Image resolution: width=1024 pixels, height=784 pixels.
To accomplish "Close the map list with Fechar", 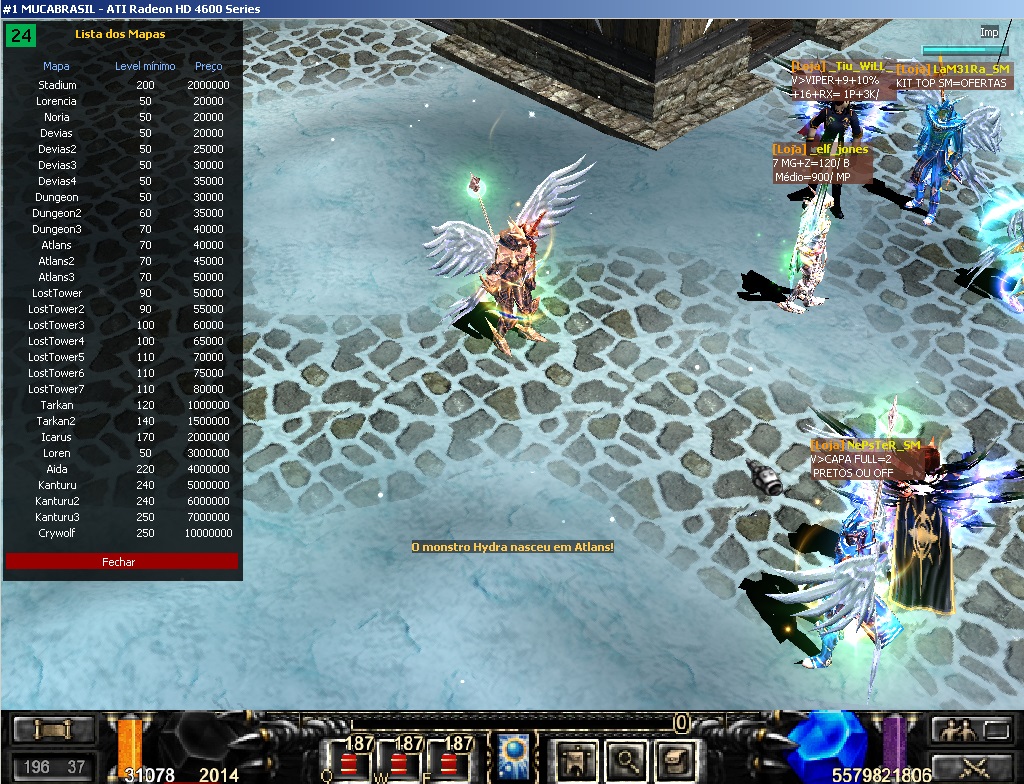I will click(121, 562).
